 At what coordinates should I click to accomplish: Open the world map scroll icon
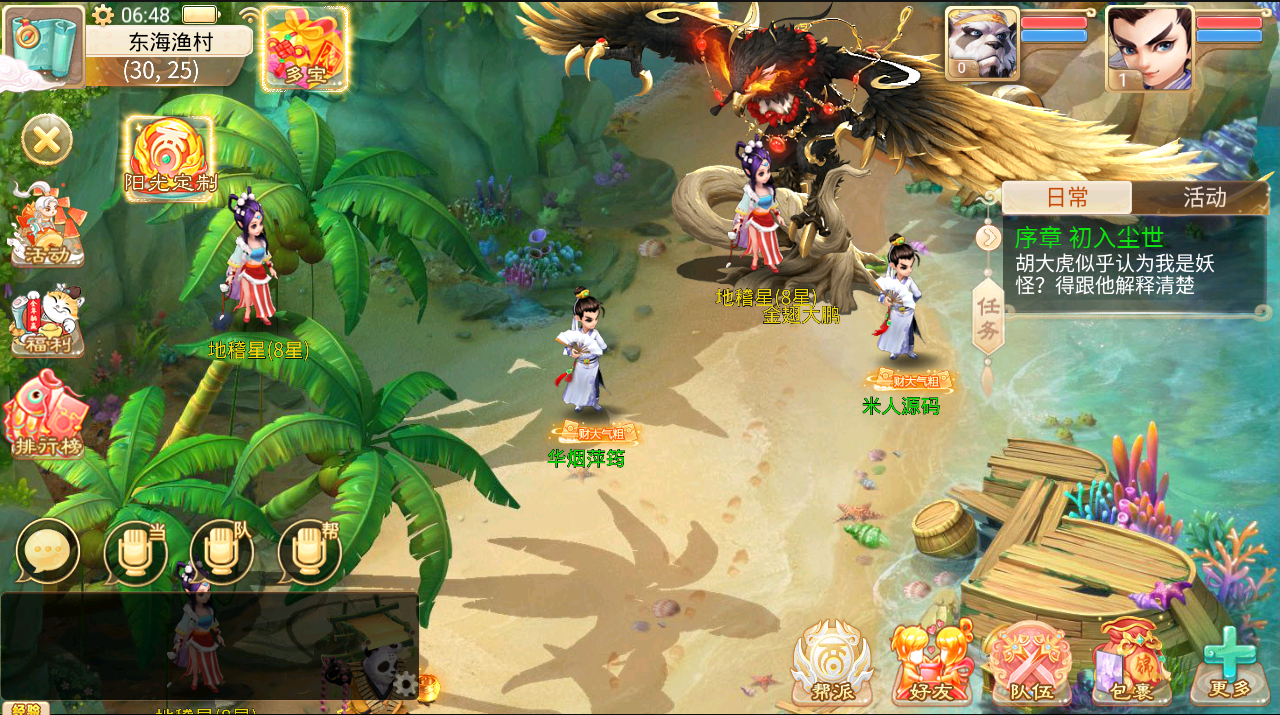point(45,45)
